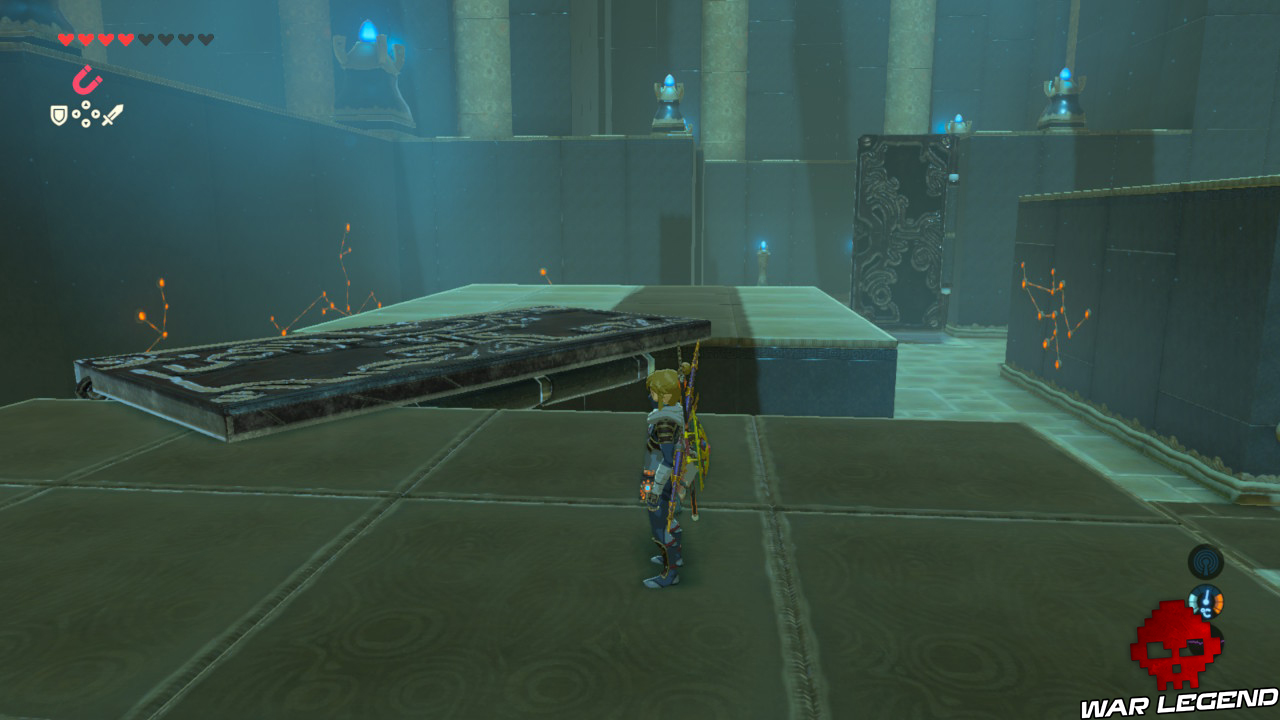
Task: Select the D-pad quick-swap indicator
Action: 85,114
